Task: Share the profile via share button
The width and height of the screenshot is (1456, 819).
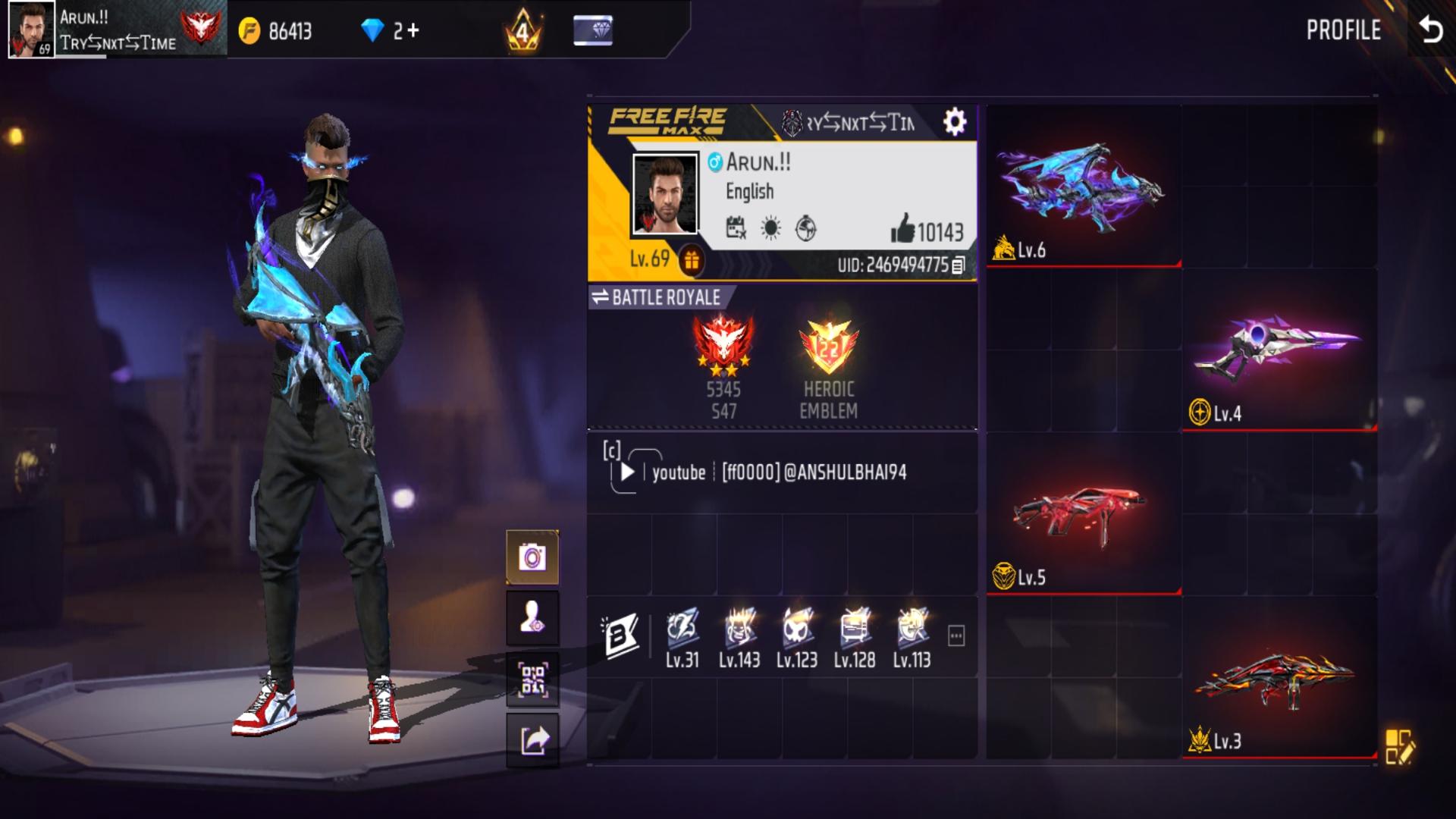Action: coord(532,740)
